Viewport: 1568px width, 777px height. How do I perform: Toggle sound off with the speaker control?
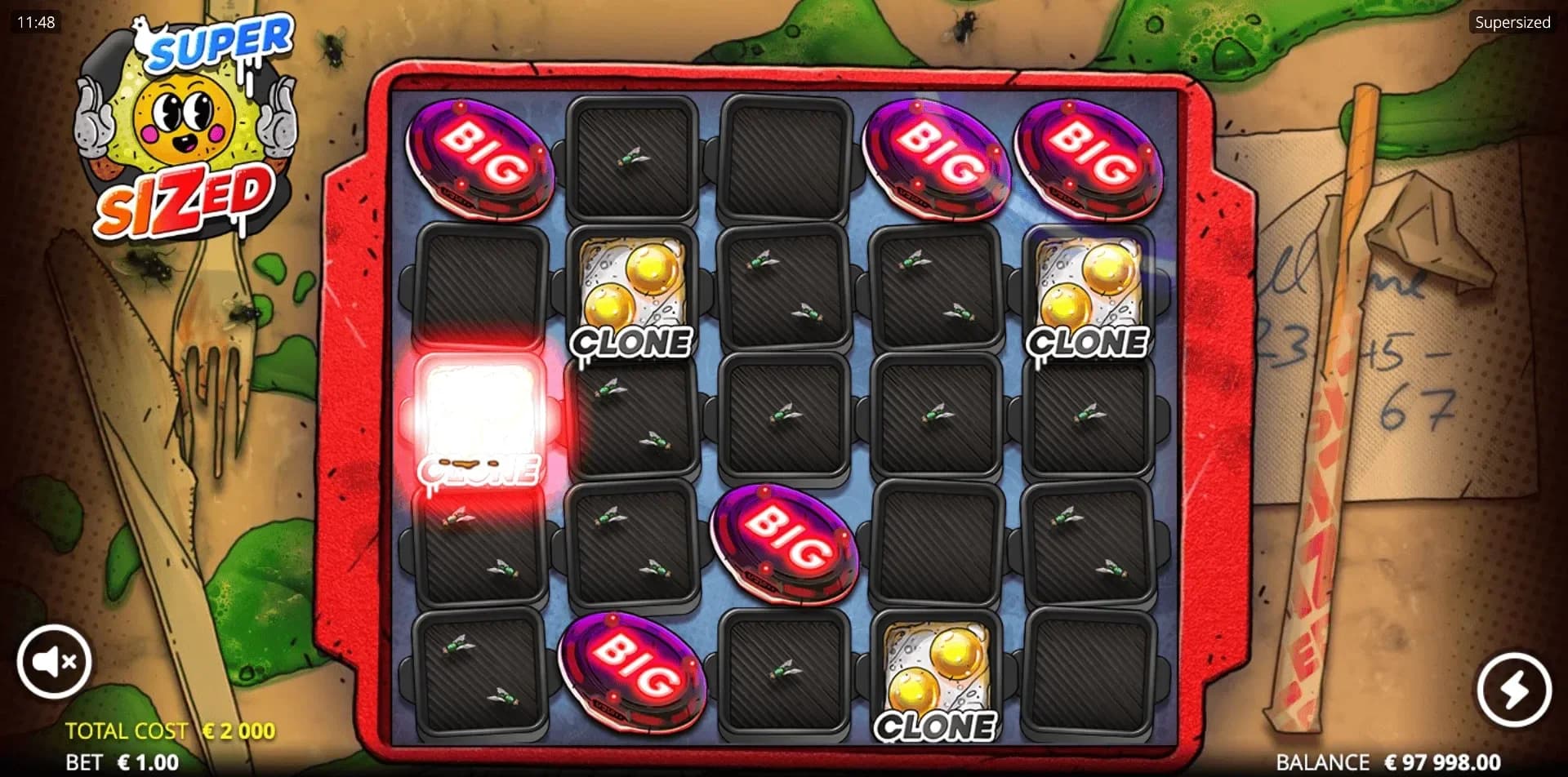coord(54,663)
